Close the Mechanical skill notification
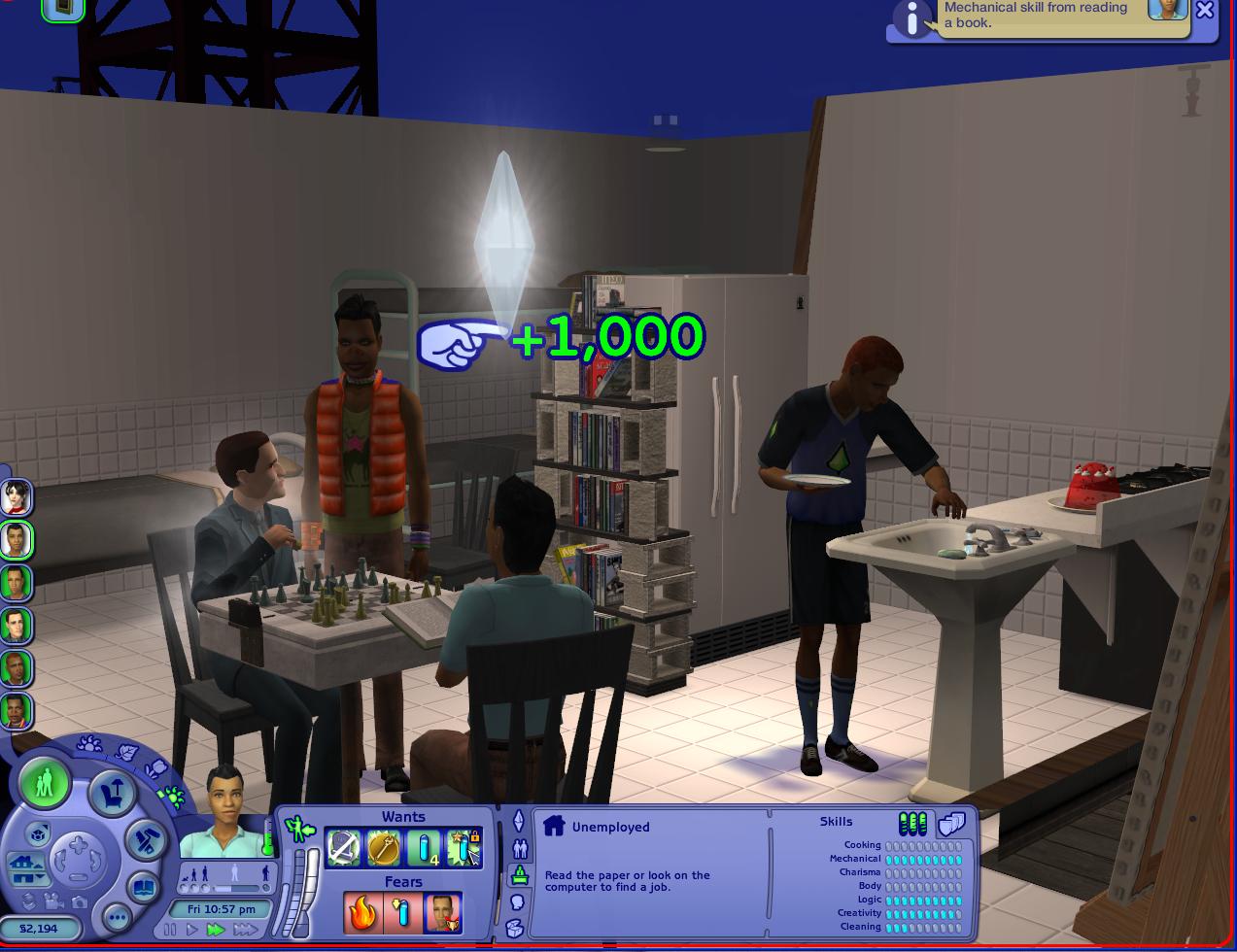 click(1205, 11)
